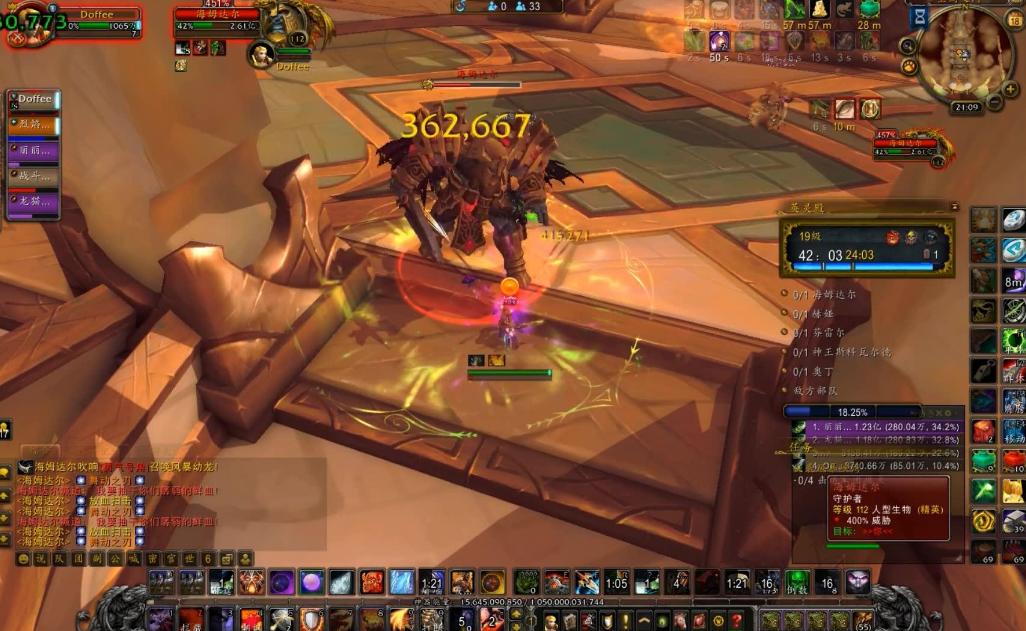Viewport: 1026px width, 631px height.
Task: Click the magnifier button beside the minimap
Action: point(908,45)
